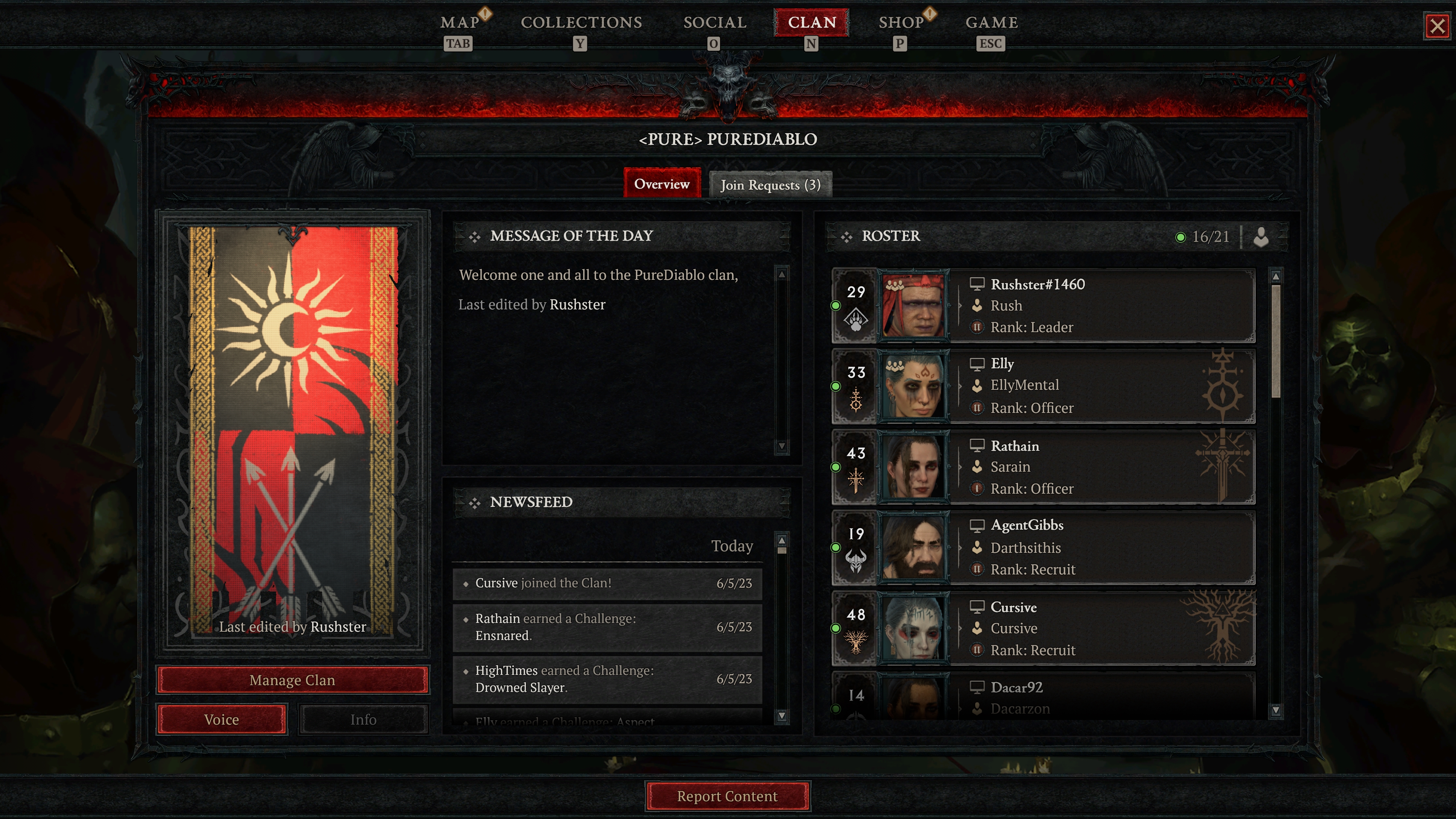Open the Game menu tab
Image resolution: width=1456 pixels, height=819 pixels.
(992, 23)
